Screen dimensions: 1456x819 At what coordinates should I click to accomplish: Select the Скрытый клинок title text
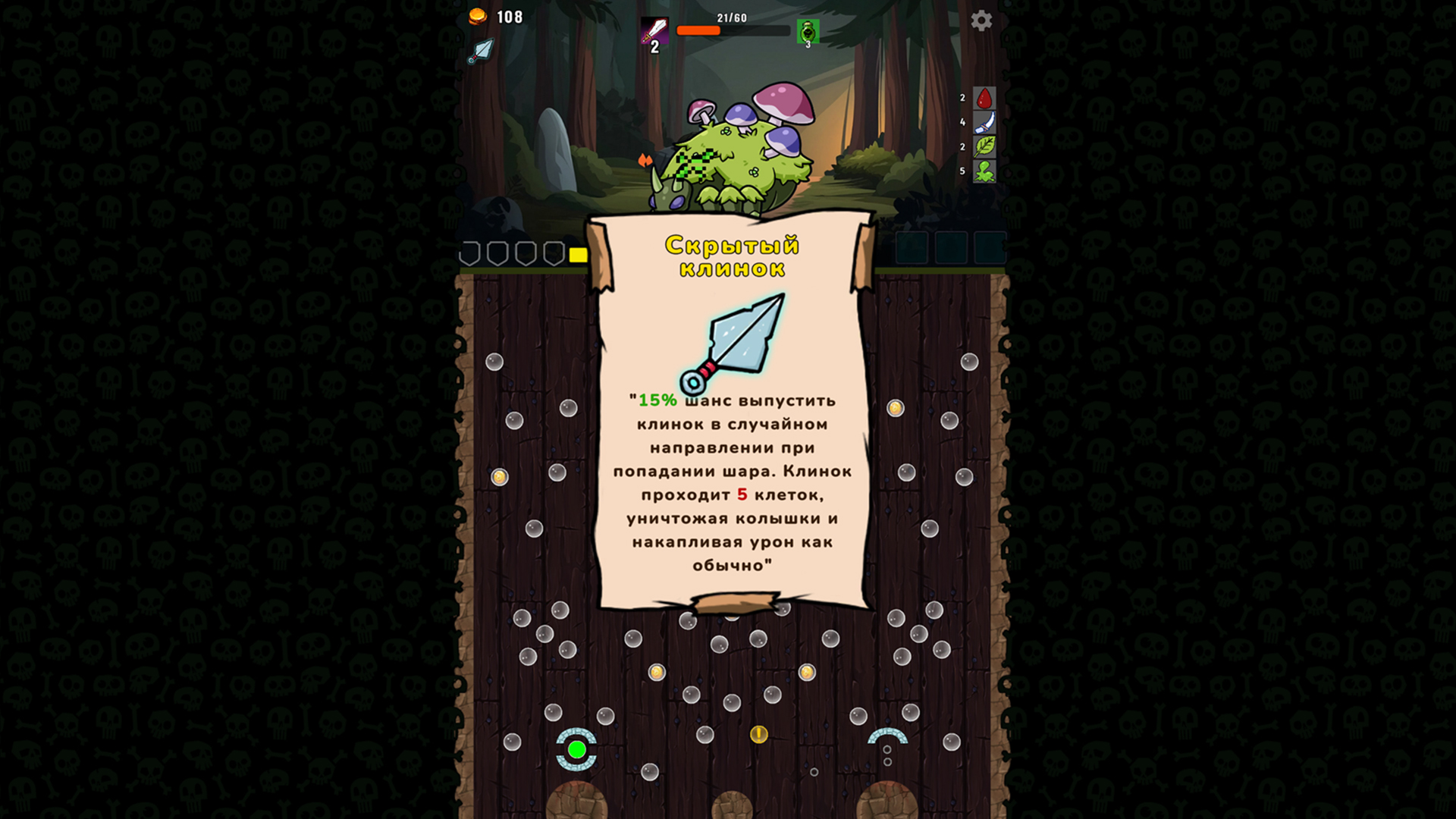click(734, 255)
